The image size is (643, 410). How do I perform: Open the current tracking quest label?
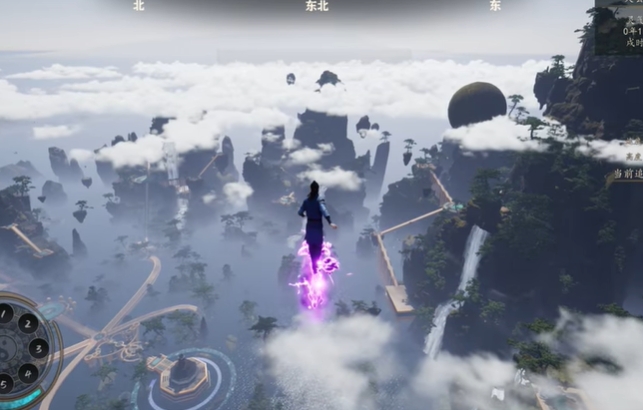pyautogui.click(x=626, y=174)
